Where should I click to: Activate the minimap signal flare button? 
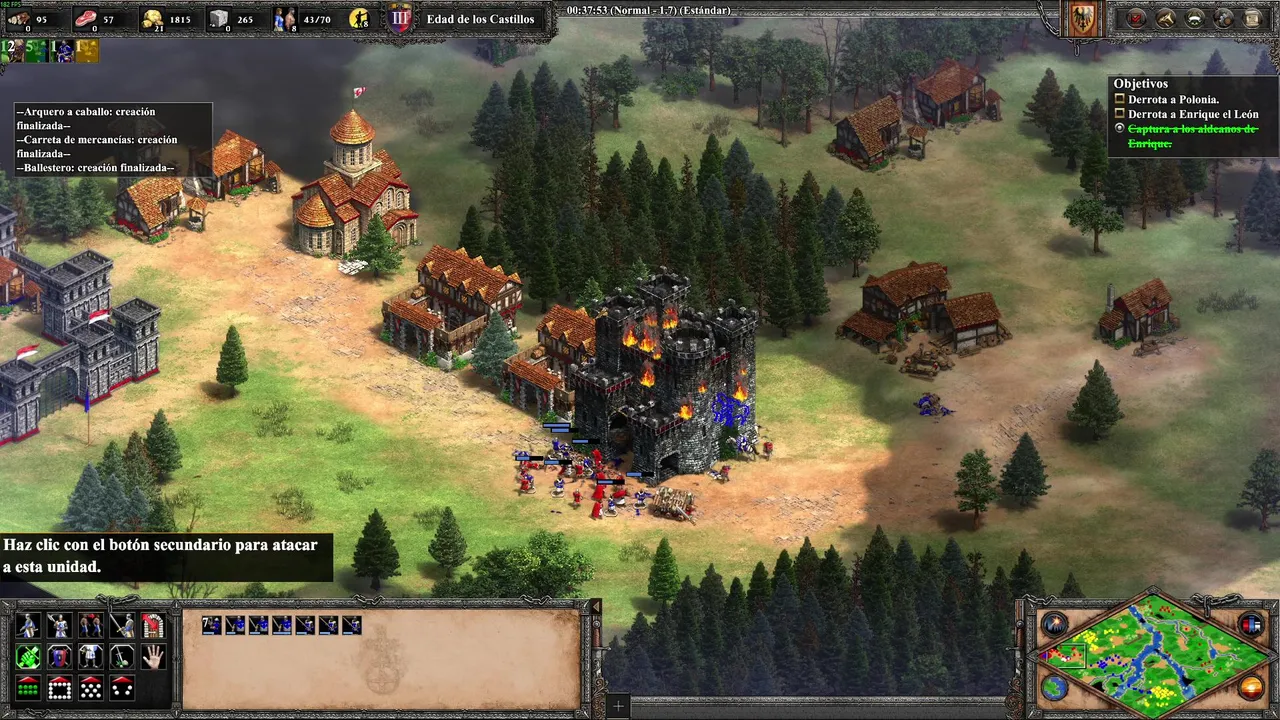pos(1054,625)
